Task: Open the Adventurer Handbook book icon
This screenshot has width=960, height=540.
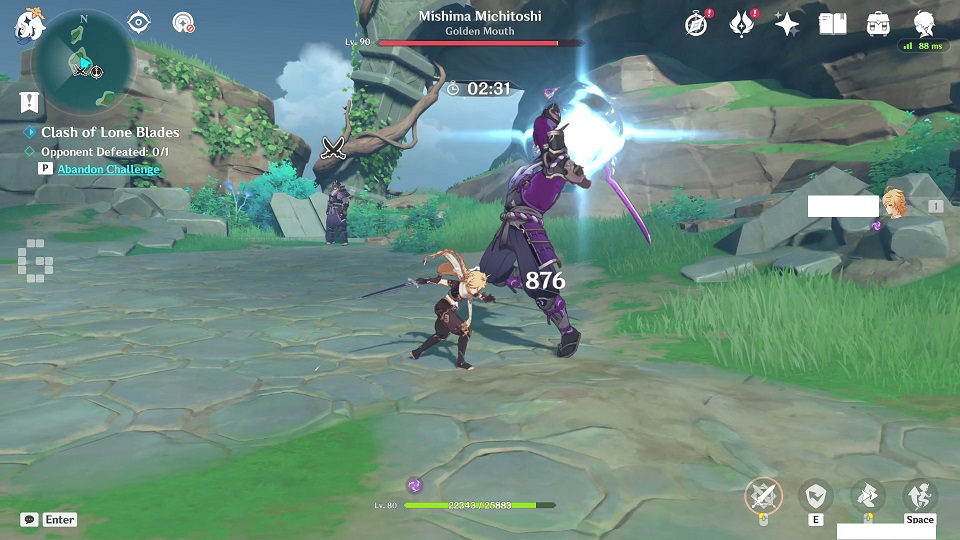Action: click(x=832, y=24)
